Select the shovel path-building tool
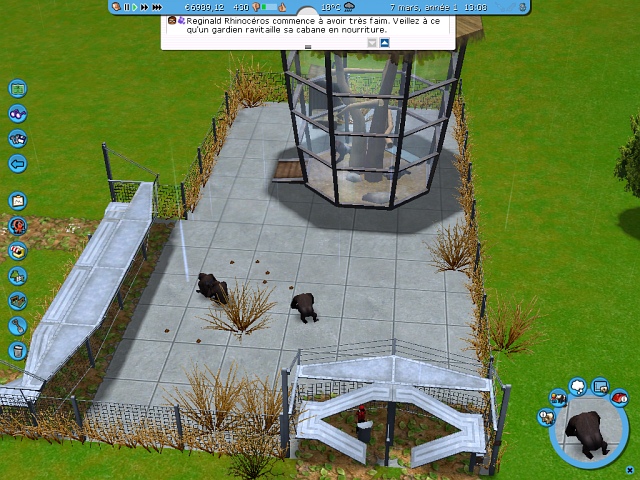The width and height of the screenshot is (640, 480). pyautogui.click(x=17, y=325)
